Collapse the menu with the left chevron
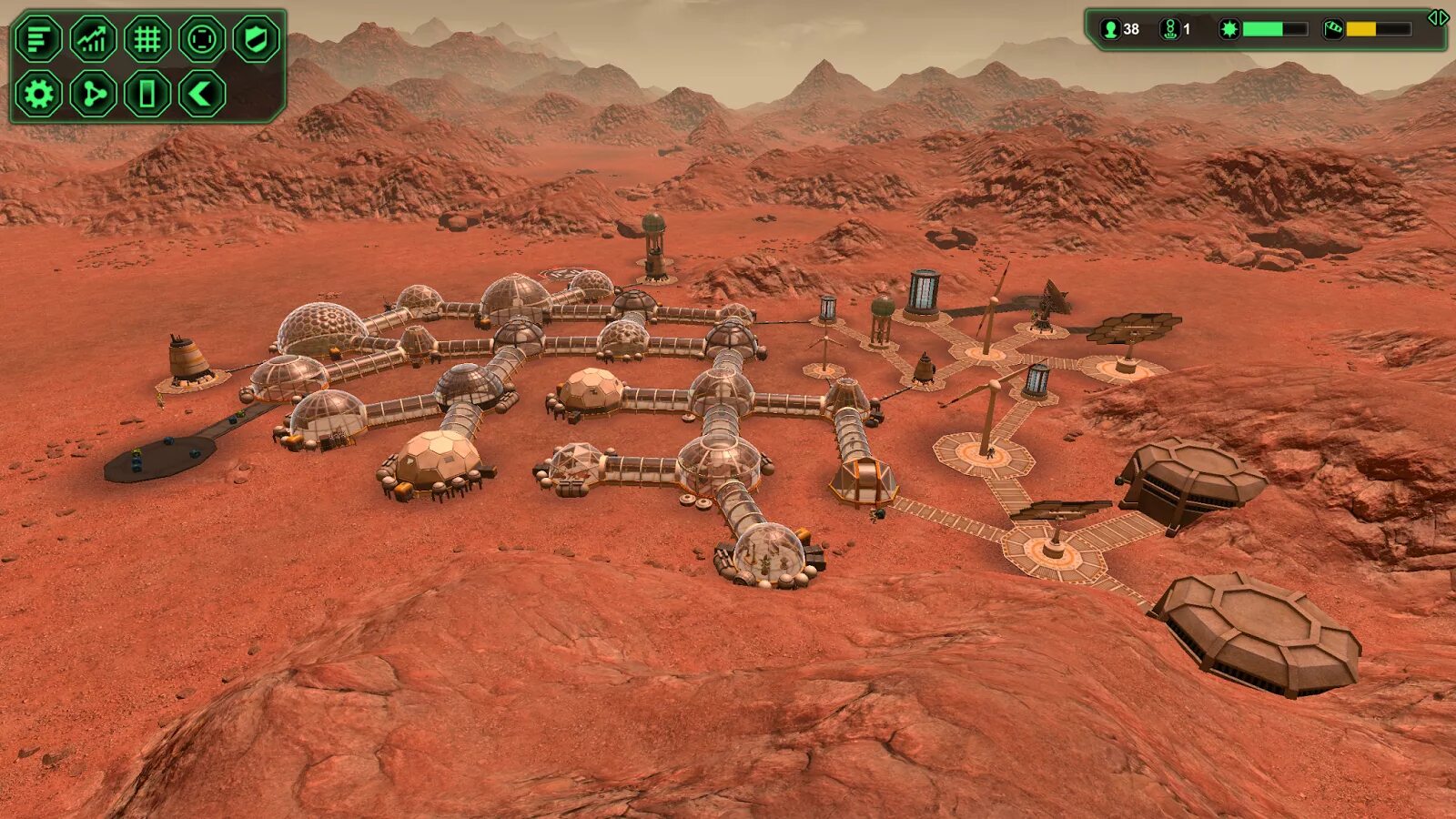Viewport: 1456px width, 819px height. (x=202, y=94)
